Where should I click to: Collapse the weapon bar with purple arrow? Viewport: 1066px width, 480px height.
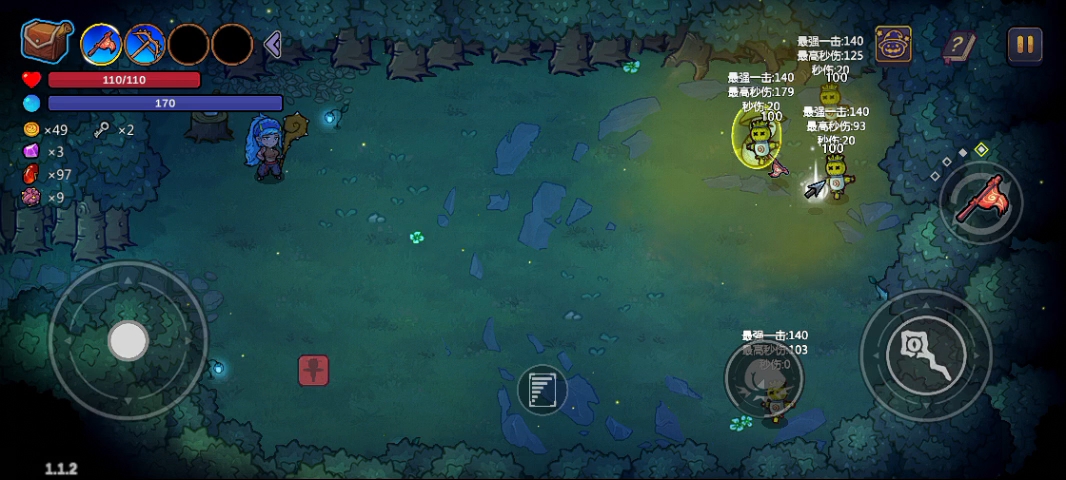click(x=272, y=44)
